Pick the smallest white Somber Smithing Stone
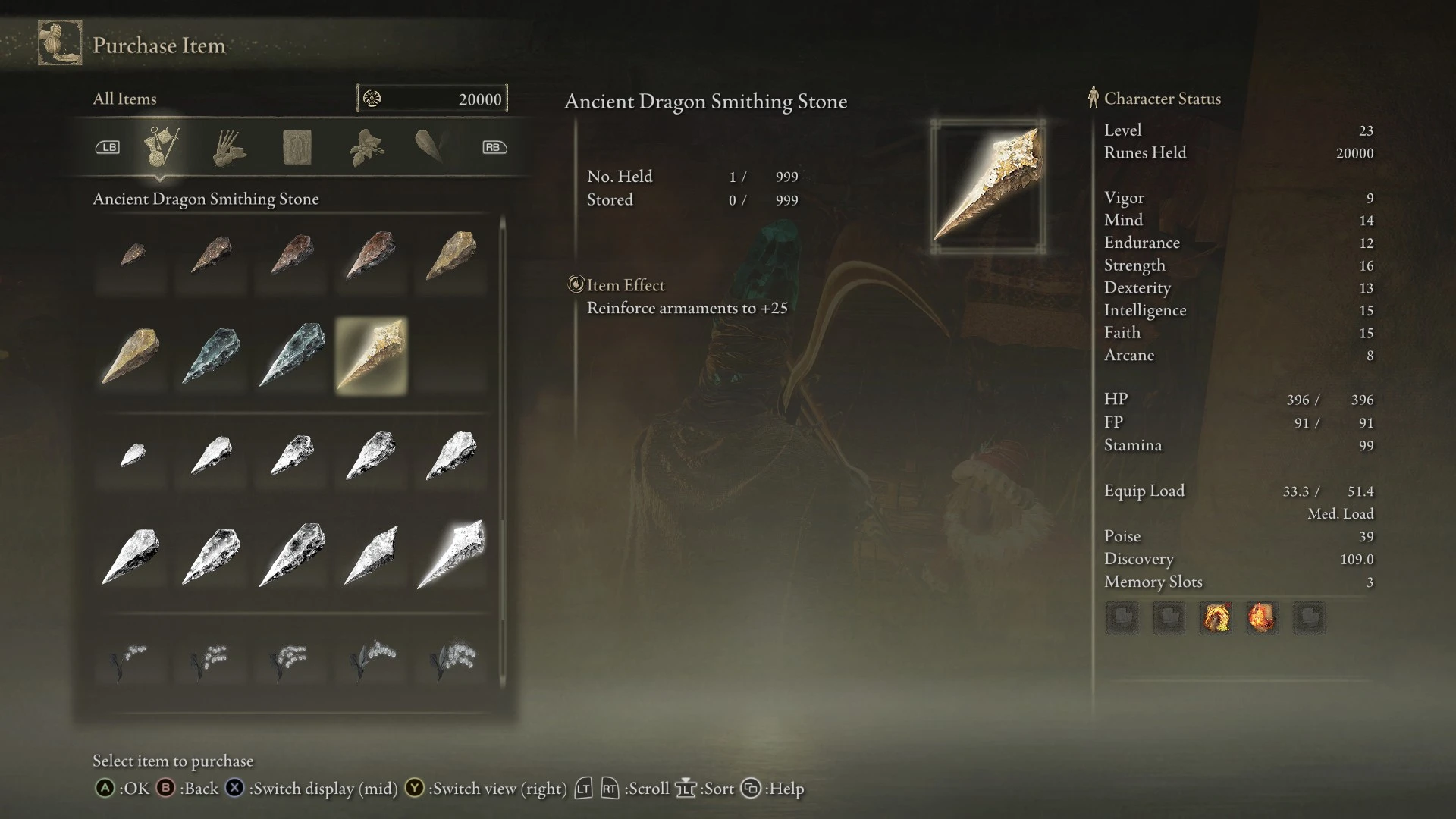Viewport: 1456px width, 819px height. tap(132, 455)
